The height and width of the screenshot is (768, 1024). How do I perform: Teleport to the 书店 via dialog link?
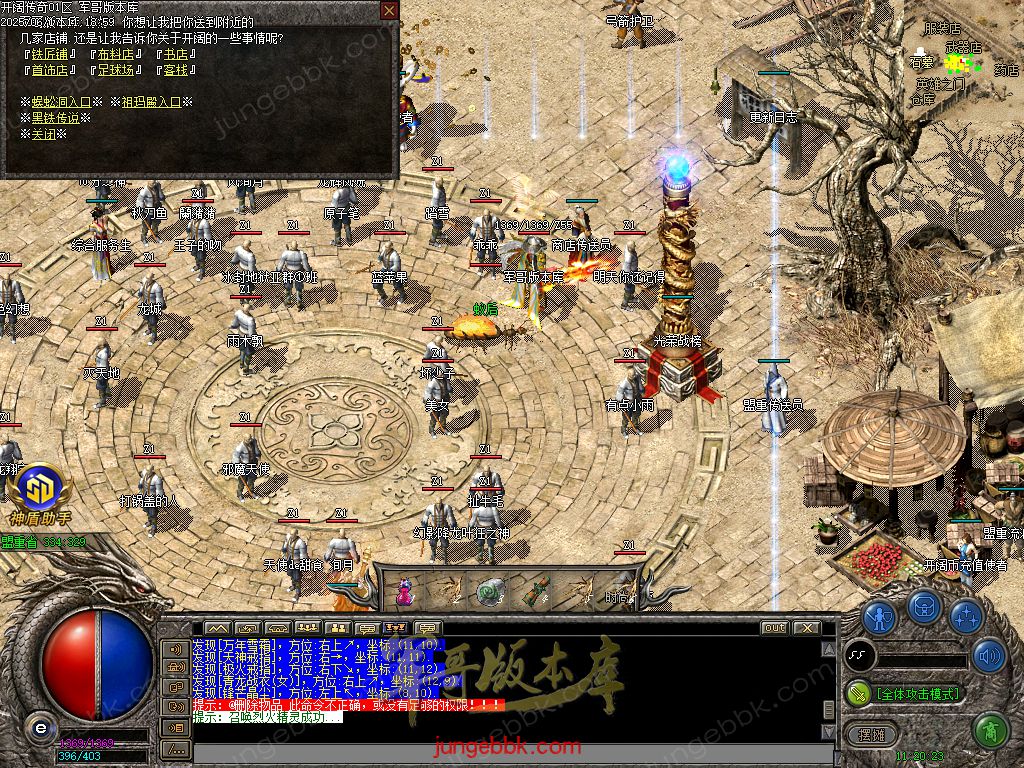point(175,54)
